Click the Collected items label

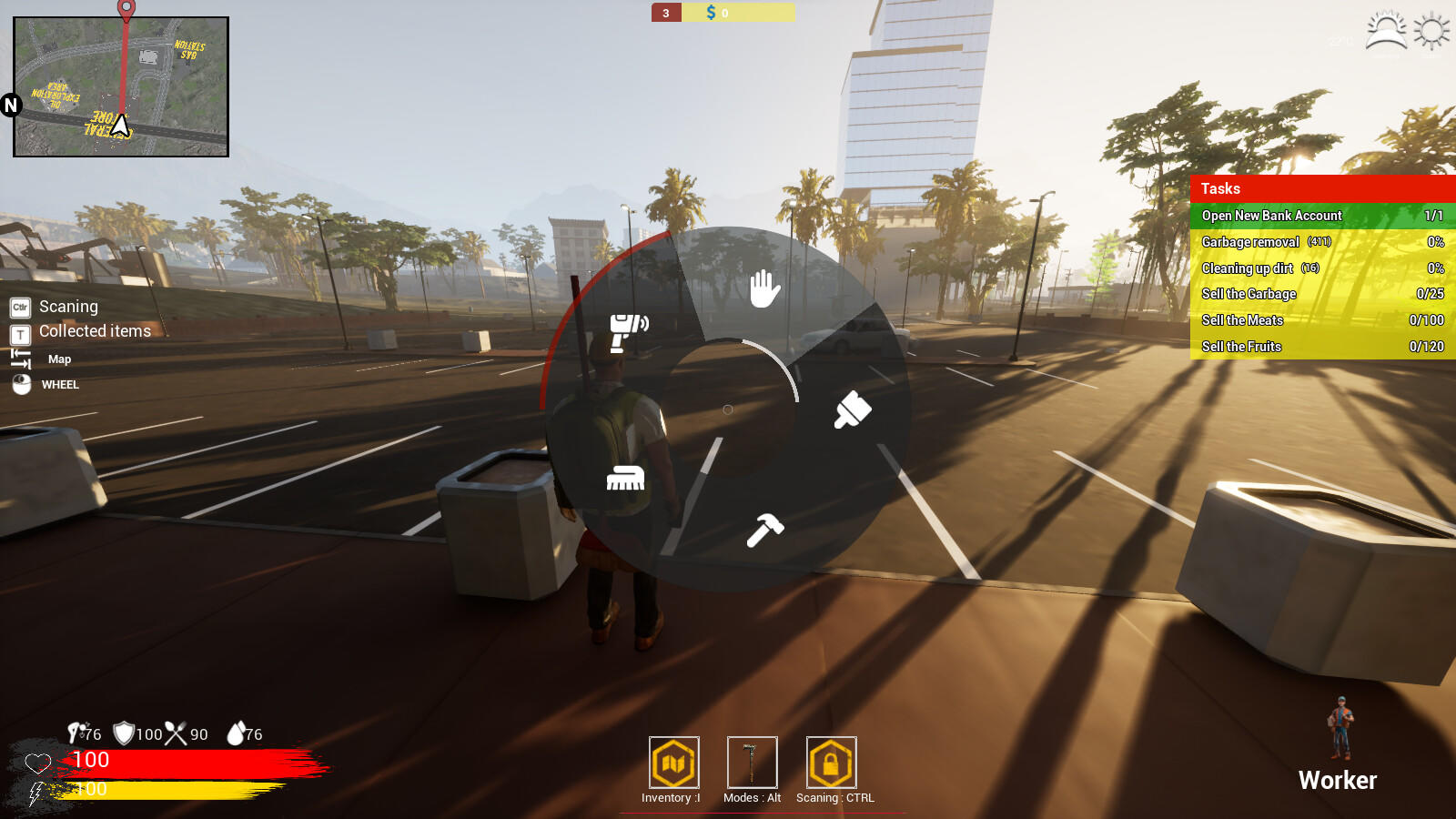pyautogui.click(x=94, y=331)
